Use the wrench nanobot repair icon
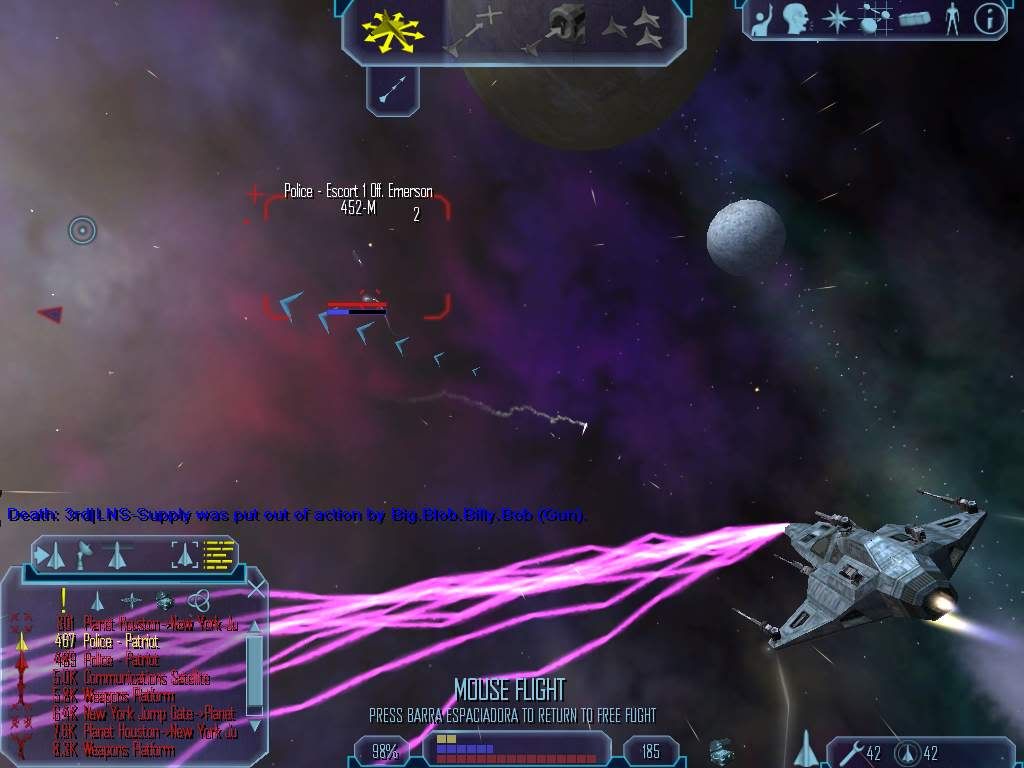The width and height of the screenshot is (1024, 768). point(846,752)
